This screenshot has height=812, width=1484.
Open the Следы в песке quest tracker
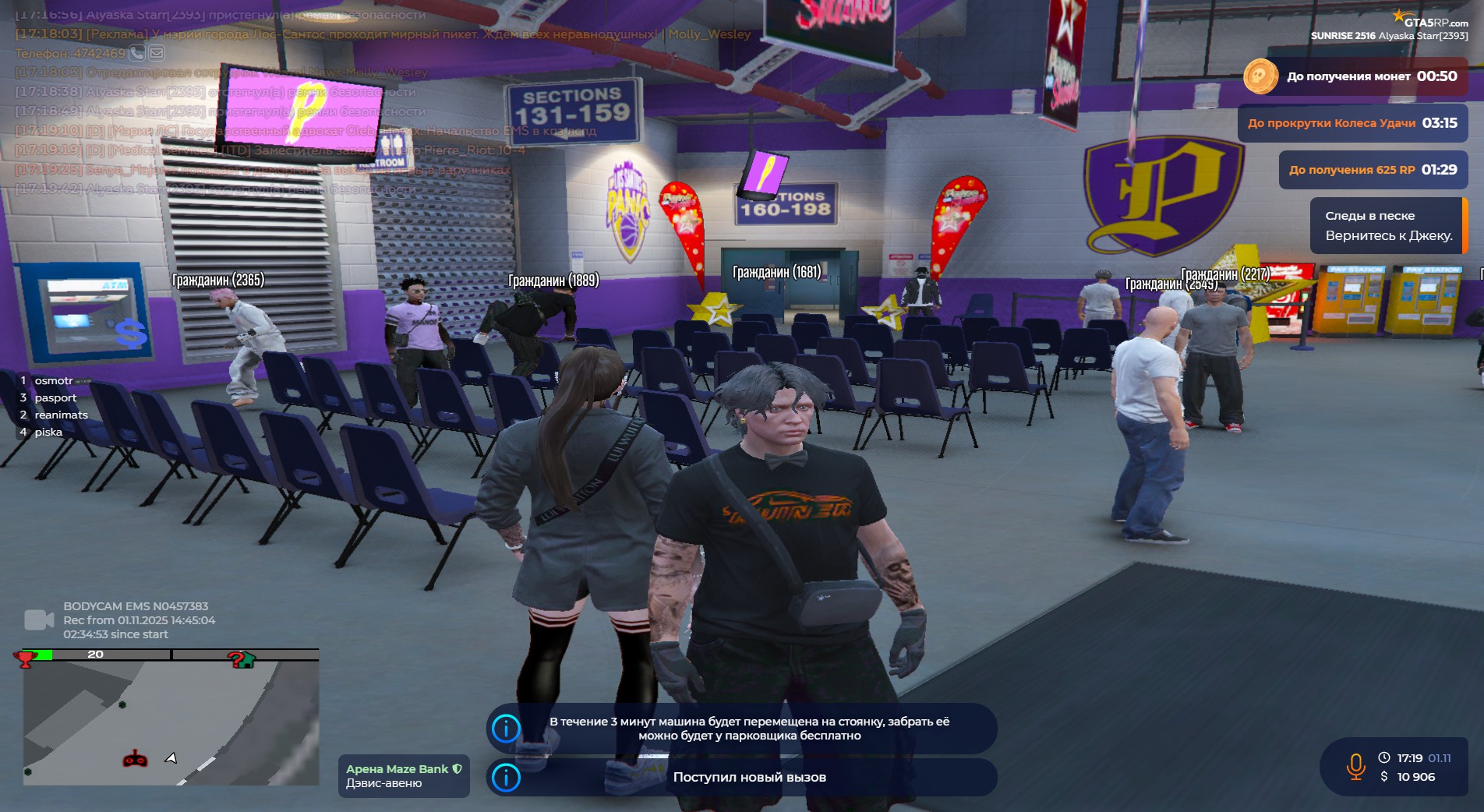pyautogui.click(x=1388, y=225)
